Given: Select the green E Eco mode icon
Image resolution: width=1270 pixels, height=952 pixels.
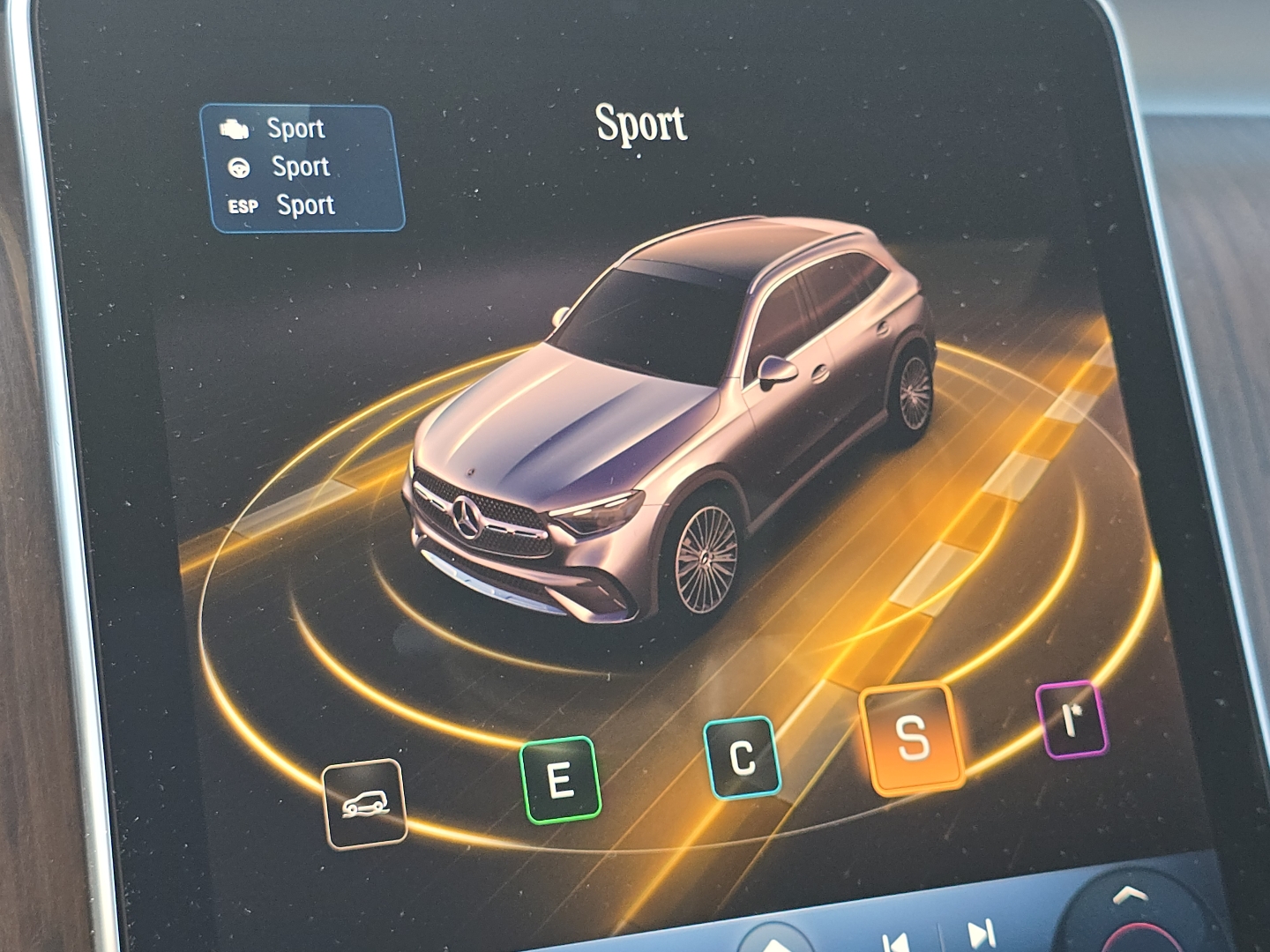Looking at the screenshot, I should [561, 780].
